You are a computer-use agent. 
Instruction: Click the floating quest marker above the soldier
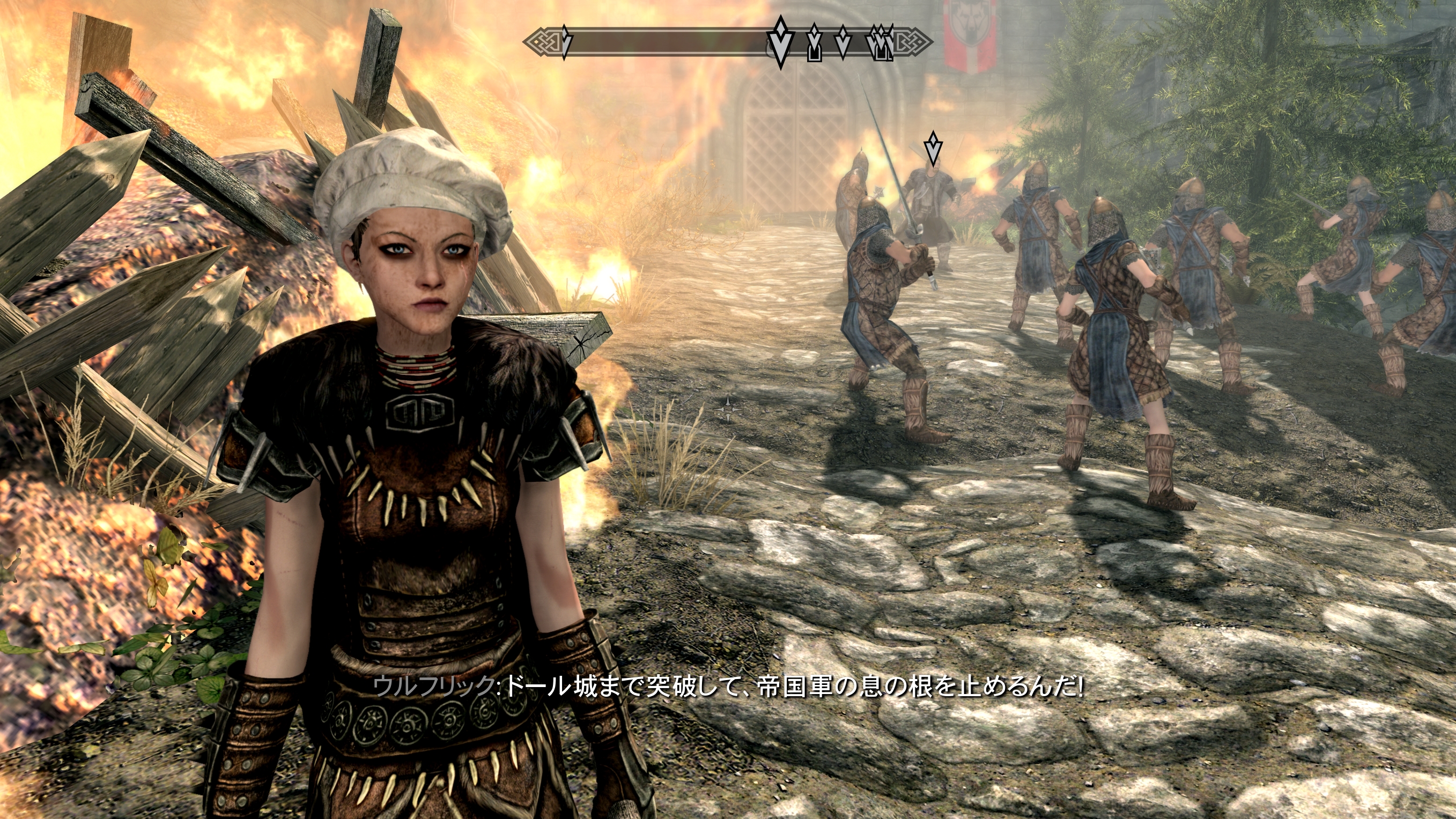coord(933,149)
